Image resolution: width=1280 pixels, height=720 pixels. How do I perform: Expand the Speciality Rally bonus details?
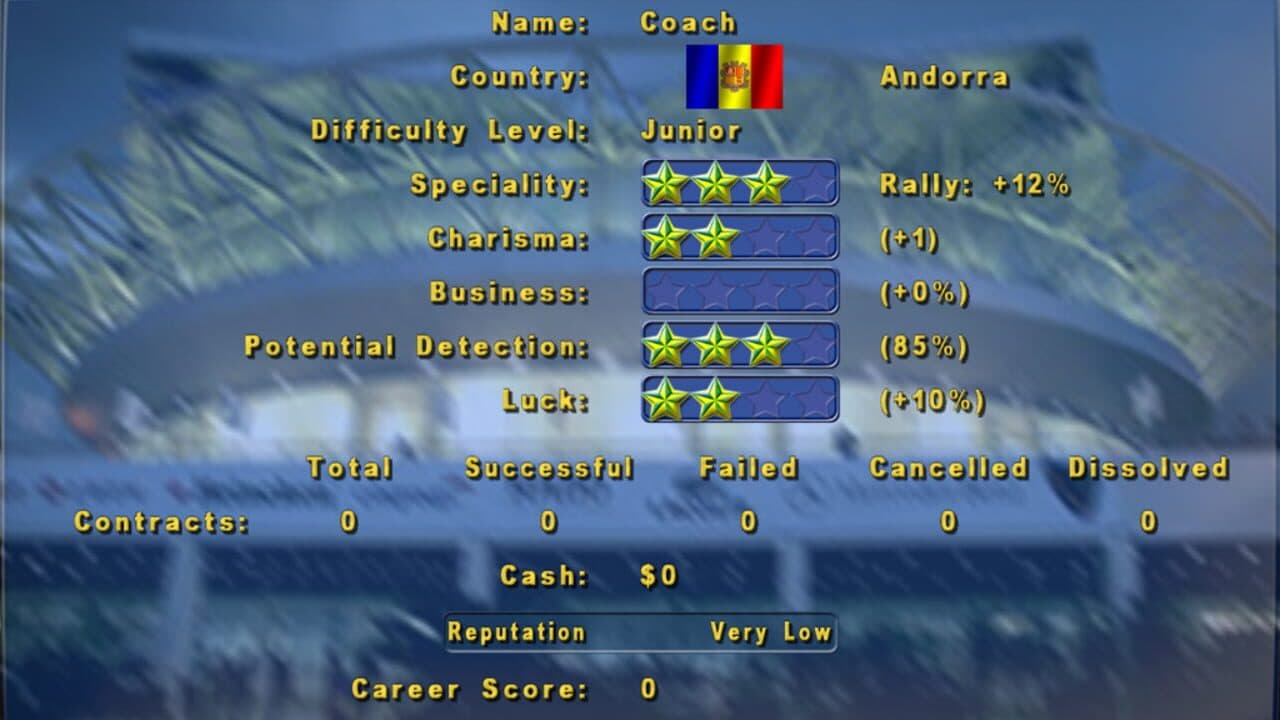(975, 184)
